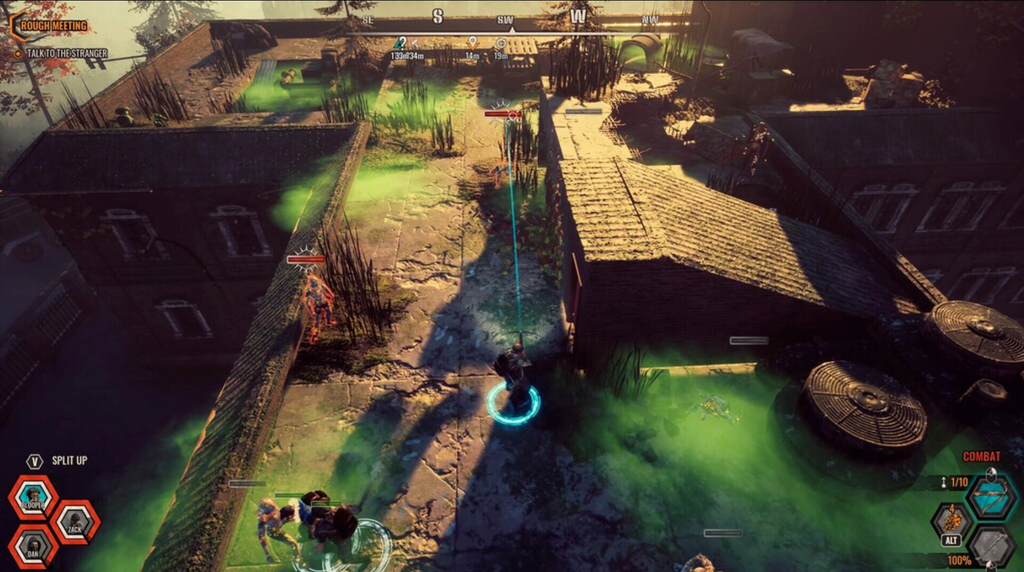Use the orange alternate item slot

coord(951,521)
